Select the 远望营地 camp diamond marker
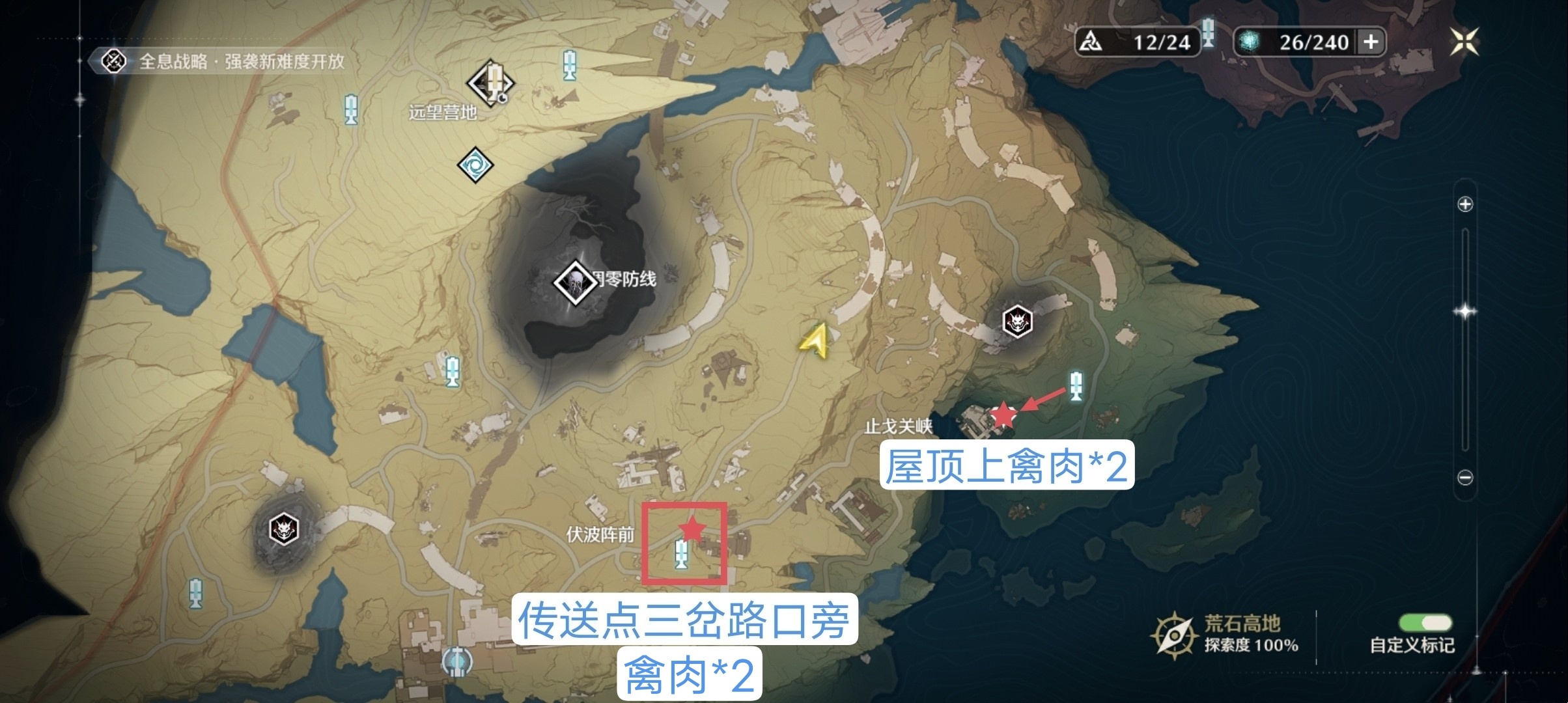 pyautogui.click(x=492, y=83)
